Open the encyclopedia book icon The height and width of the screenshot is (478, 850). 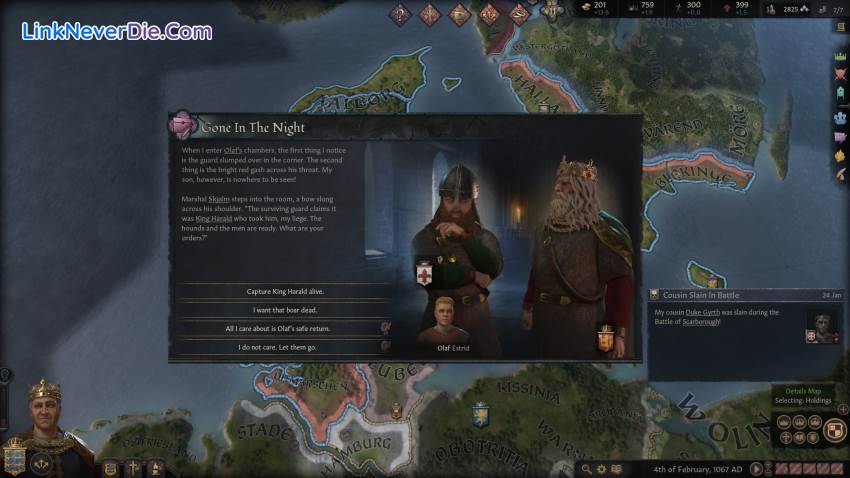point(618,469)
